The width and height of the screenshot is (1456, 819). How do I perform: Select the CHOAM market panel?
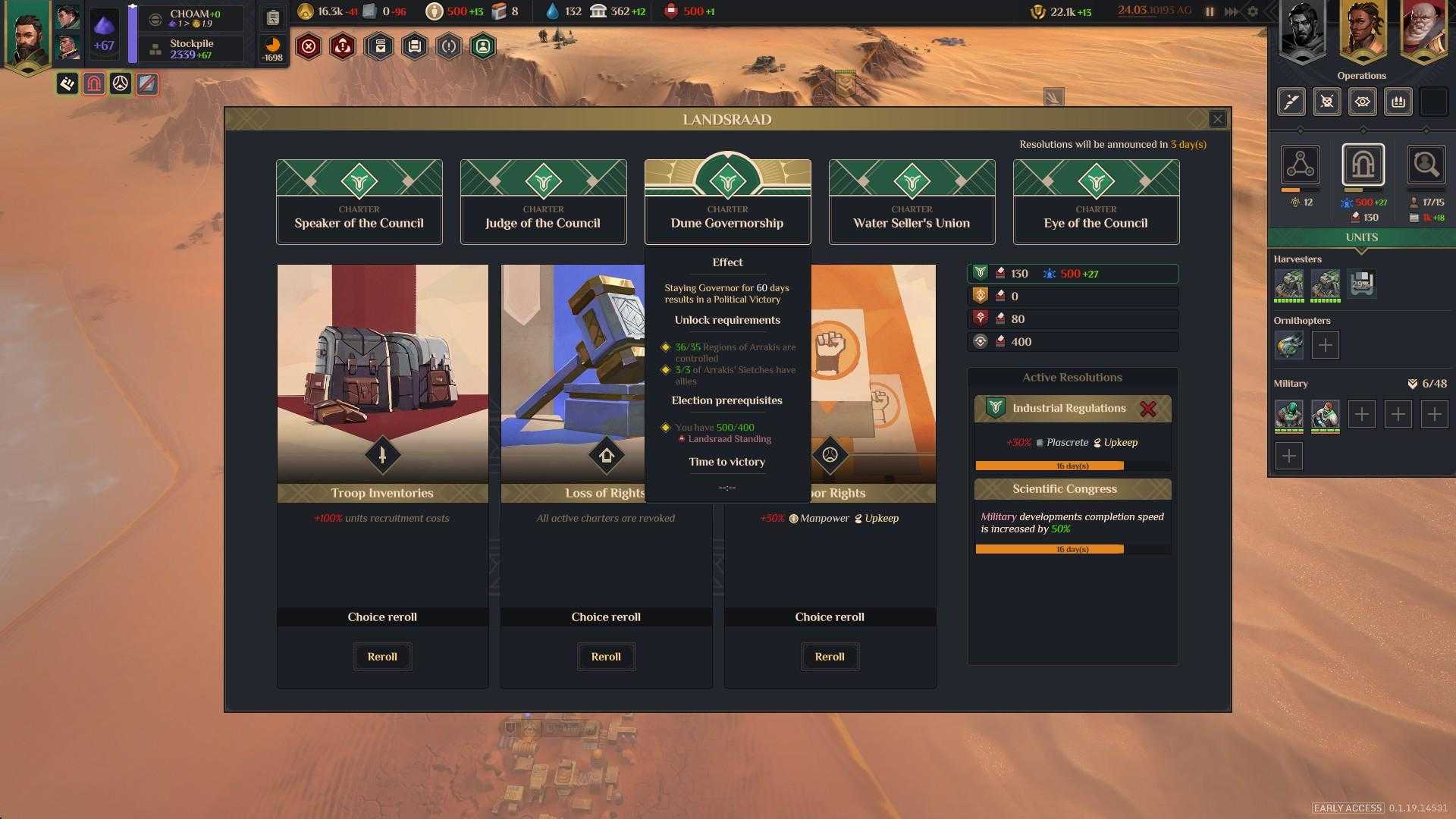pyautogui.click(x=195, y=18)
